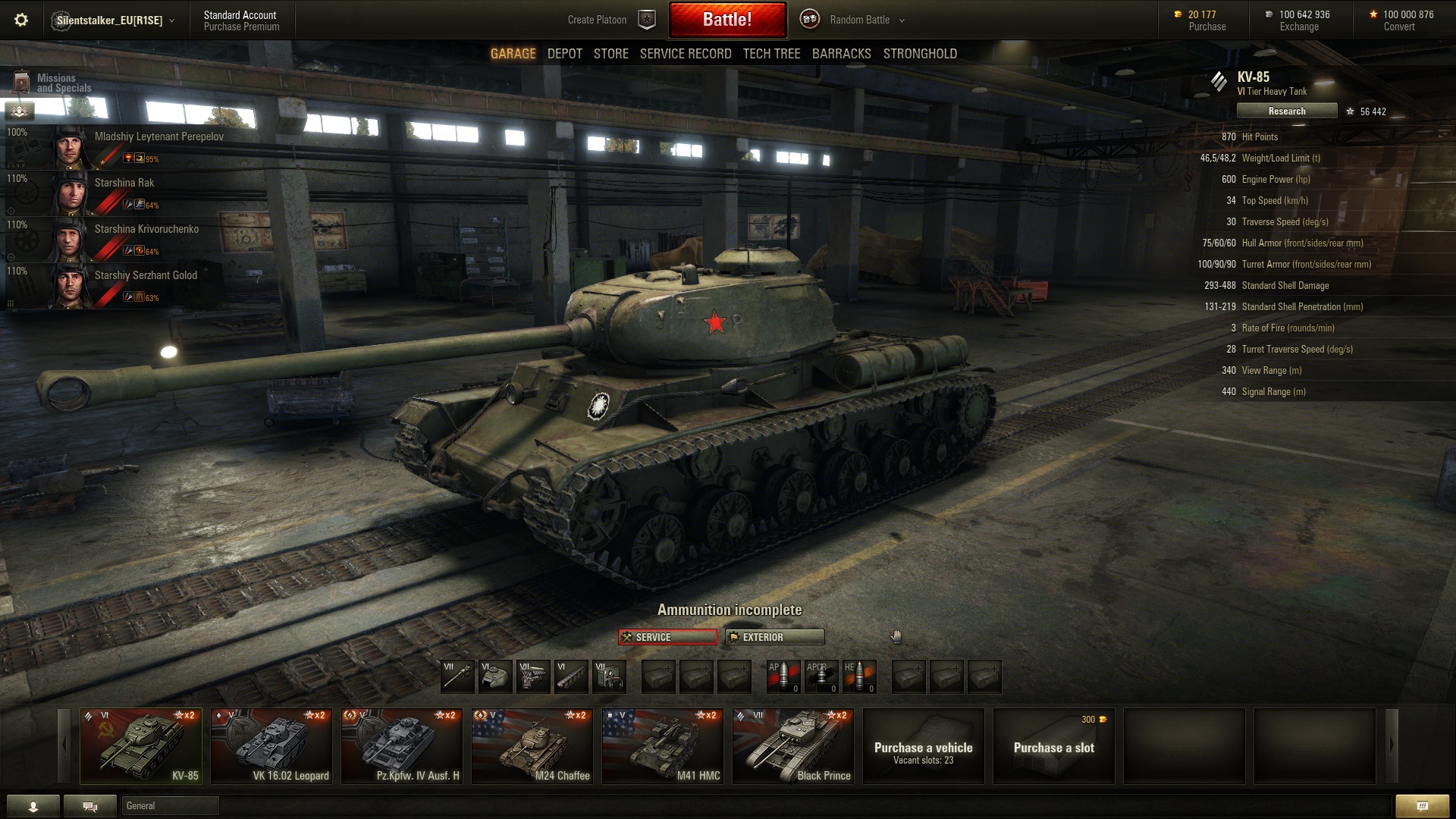Start battle with the red Battle! button

pyautogui.click(x=727, y=20)
